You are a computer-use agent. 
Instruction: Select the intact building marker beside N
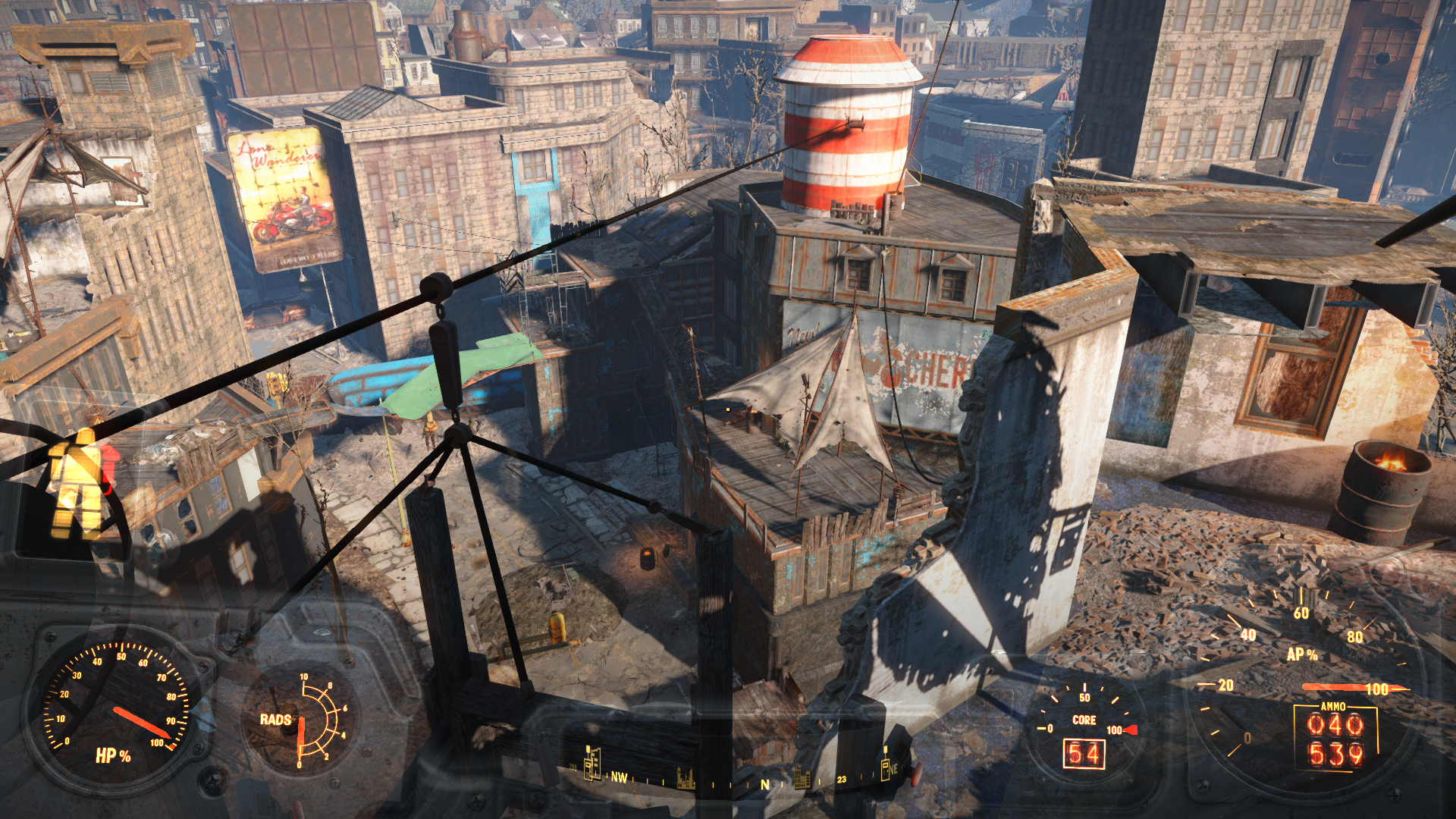click(x=802, y=778)
